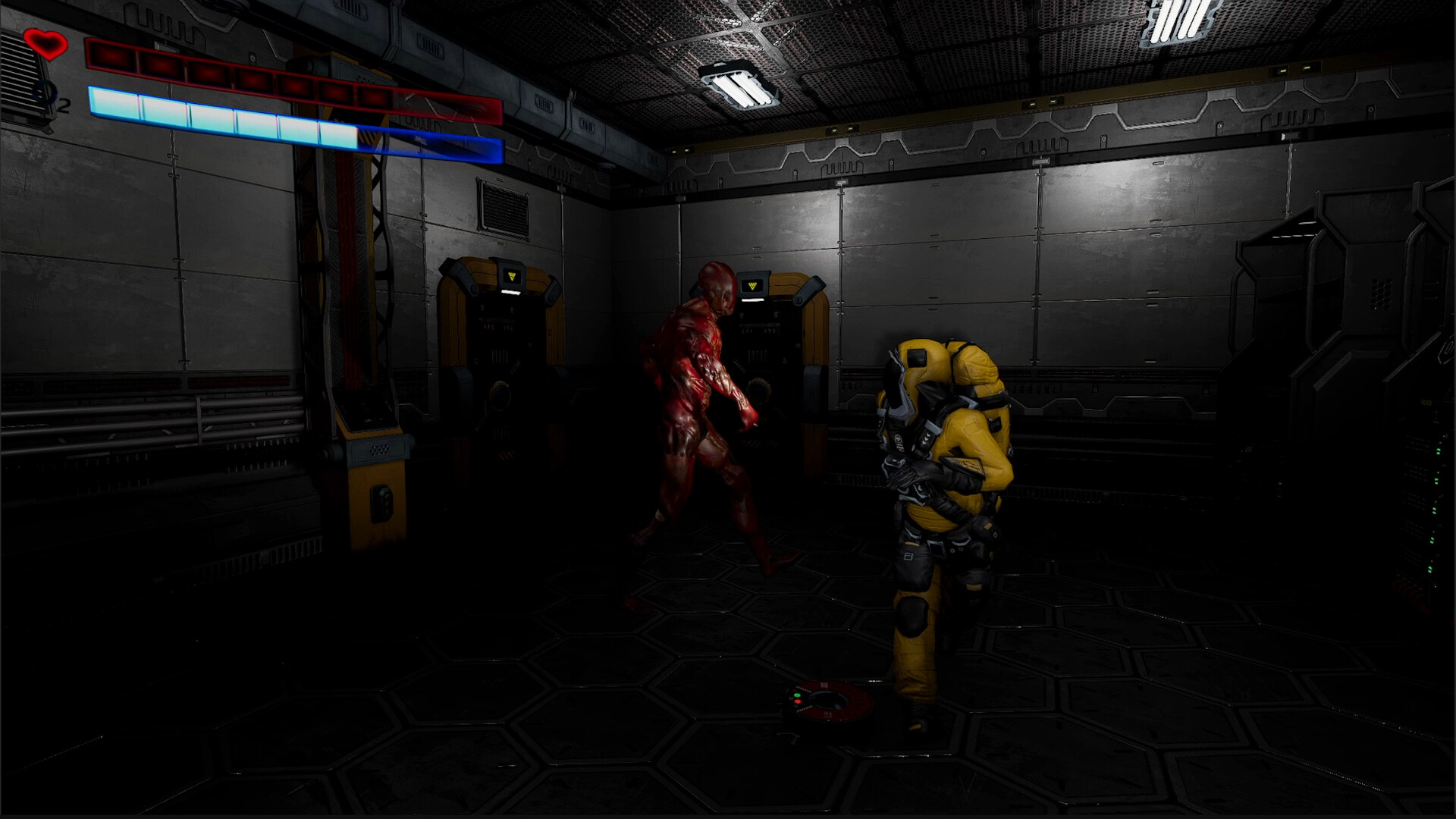1456x819 pixels.
Task: Click the red indicator light on the floor mine
Action: point(798,701)
